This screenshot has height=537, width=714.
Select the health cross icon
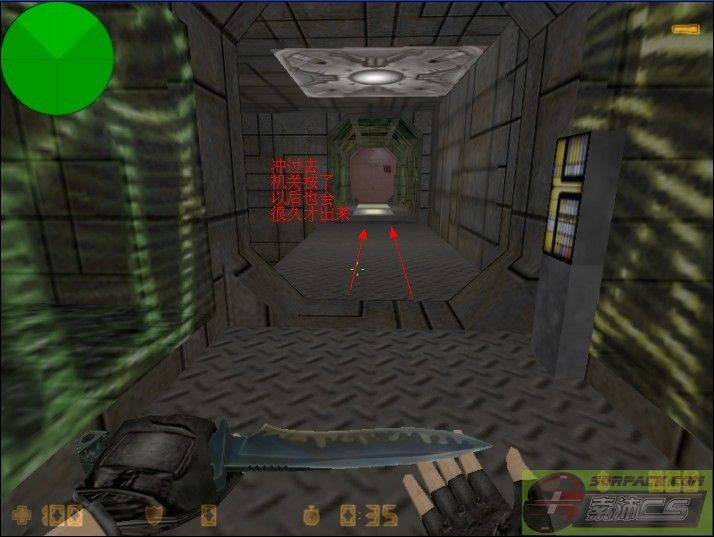click(20, 516)
